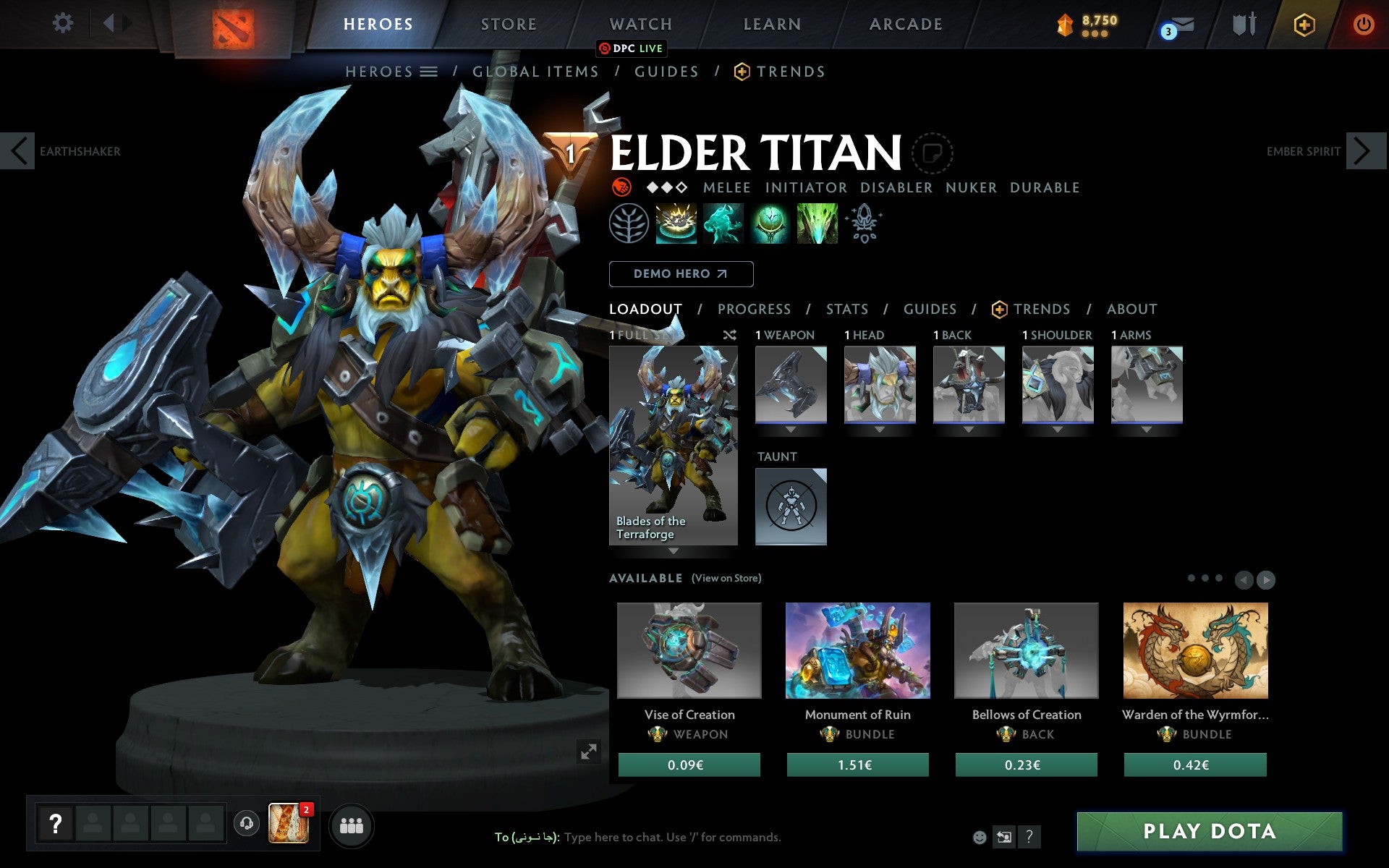Viewport: 1389px width, 868px height.
Task: Open the emoticon picker near chat
Action: pyautogui.click(x=981, y=836)
